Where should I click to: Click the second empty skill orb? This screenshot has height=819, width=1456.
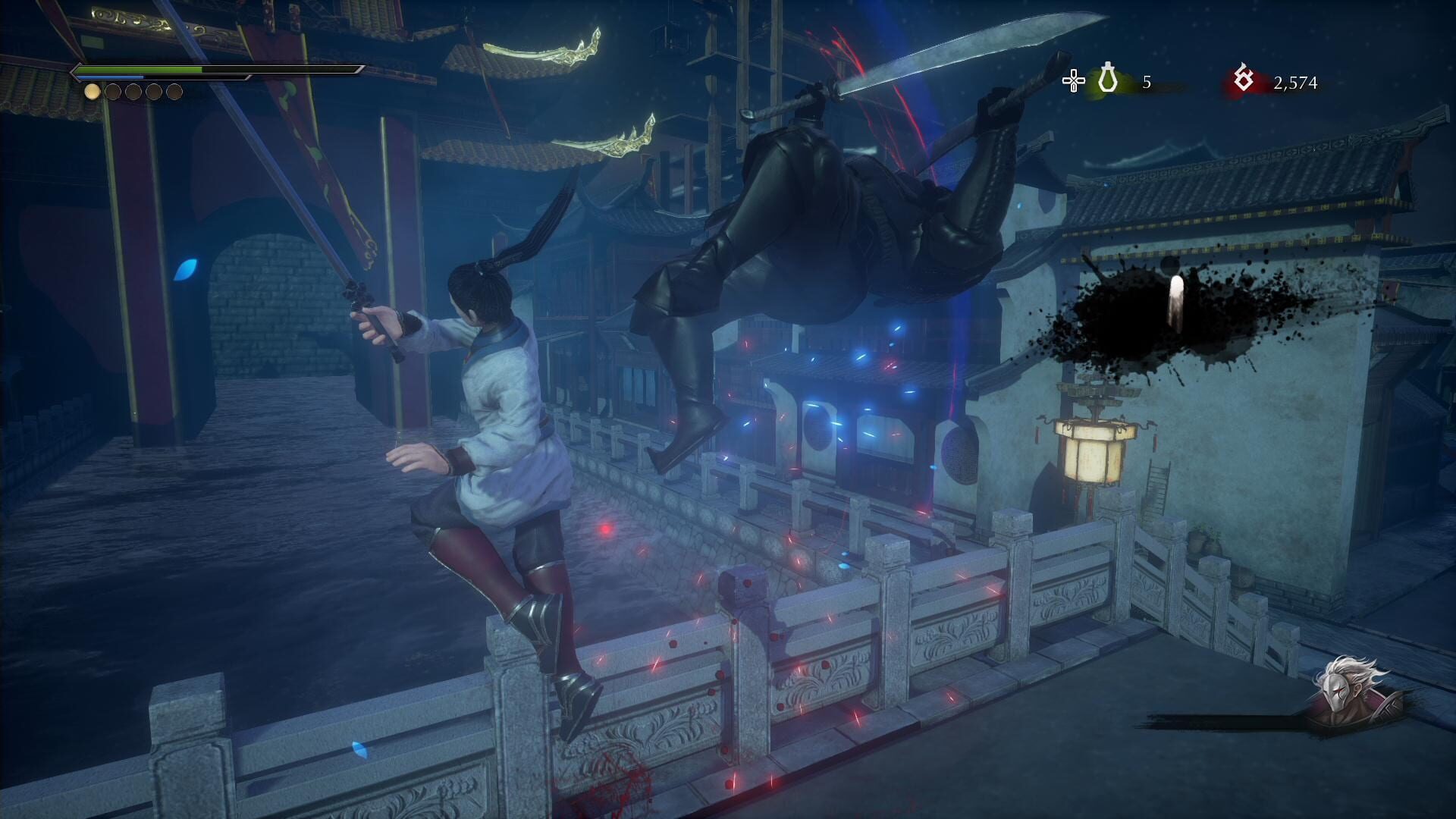tap(113, 93)
